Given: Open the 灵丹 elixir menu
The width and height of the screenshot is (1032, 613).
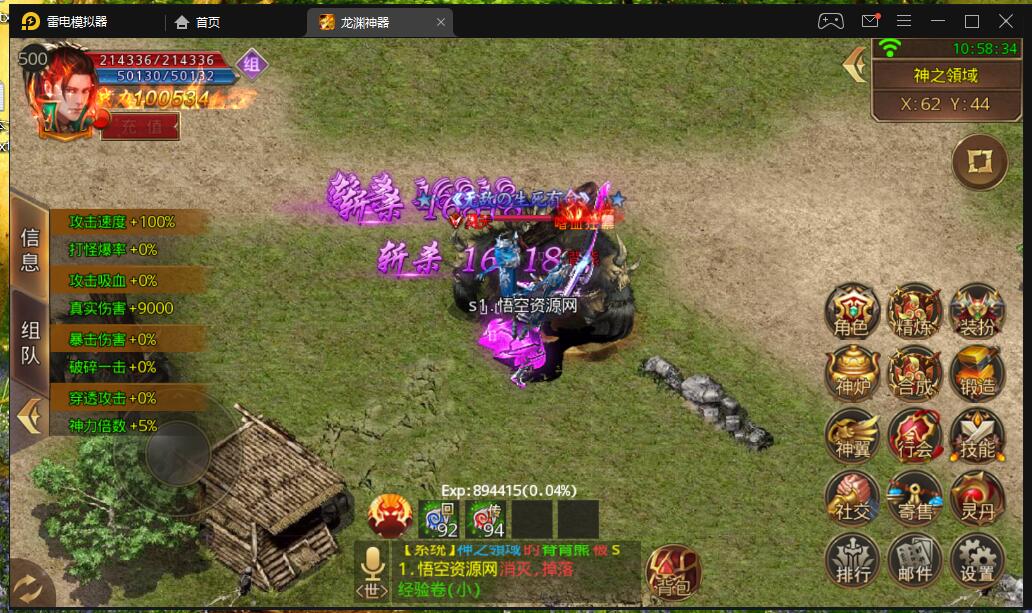Looking at the screenshot, I should click(x=977, y=497).
